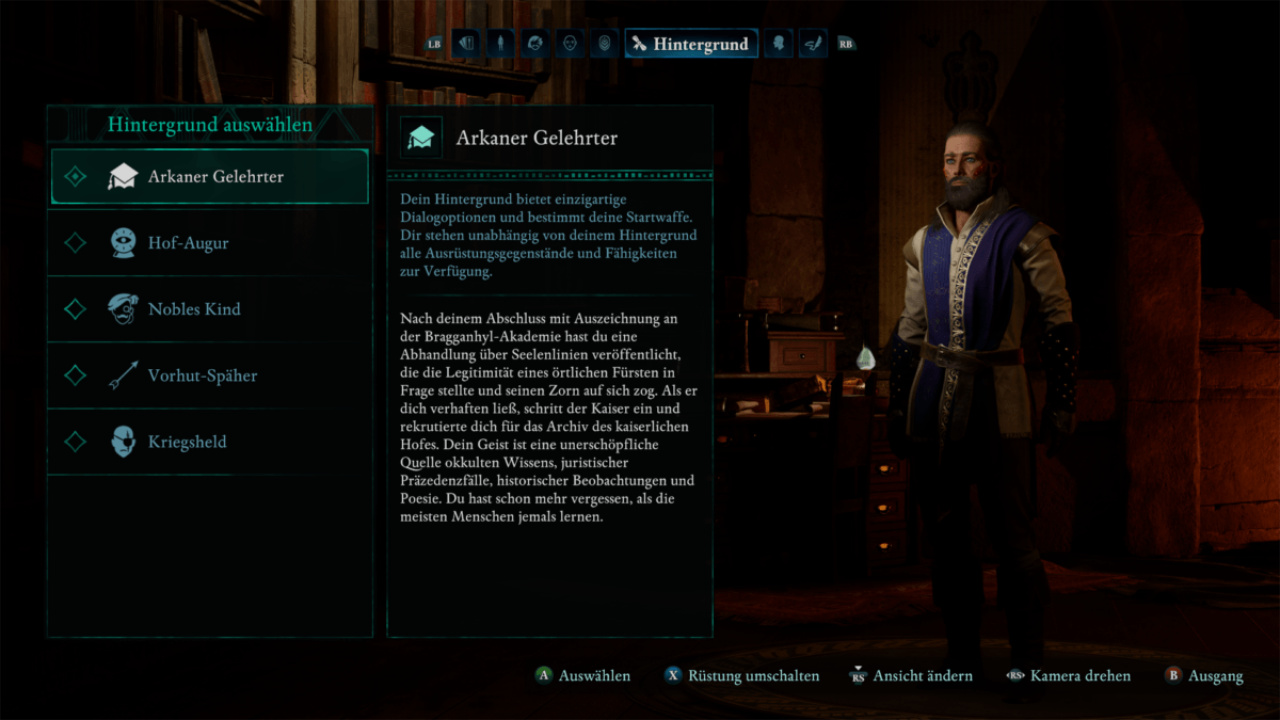Switch to the feather quill tab
Viewport: 1280px width, 720px height.
pyautogui.click(x=813, y=44)
